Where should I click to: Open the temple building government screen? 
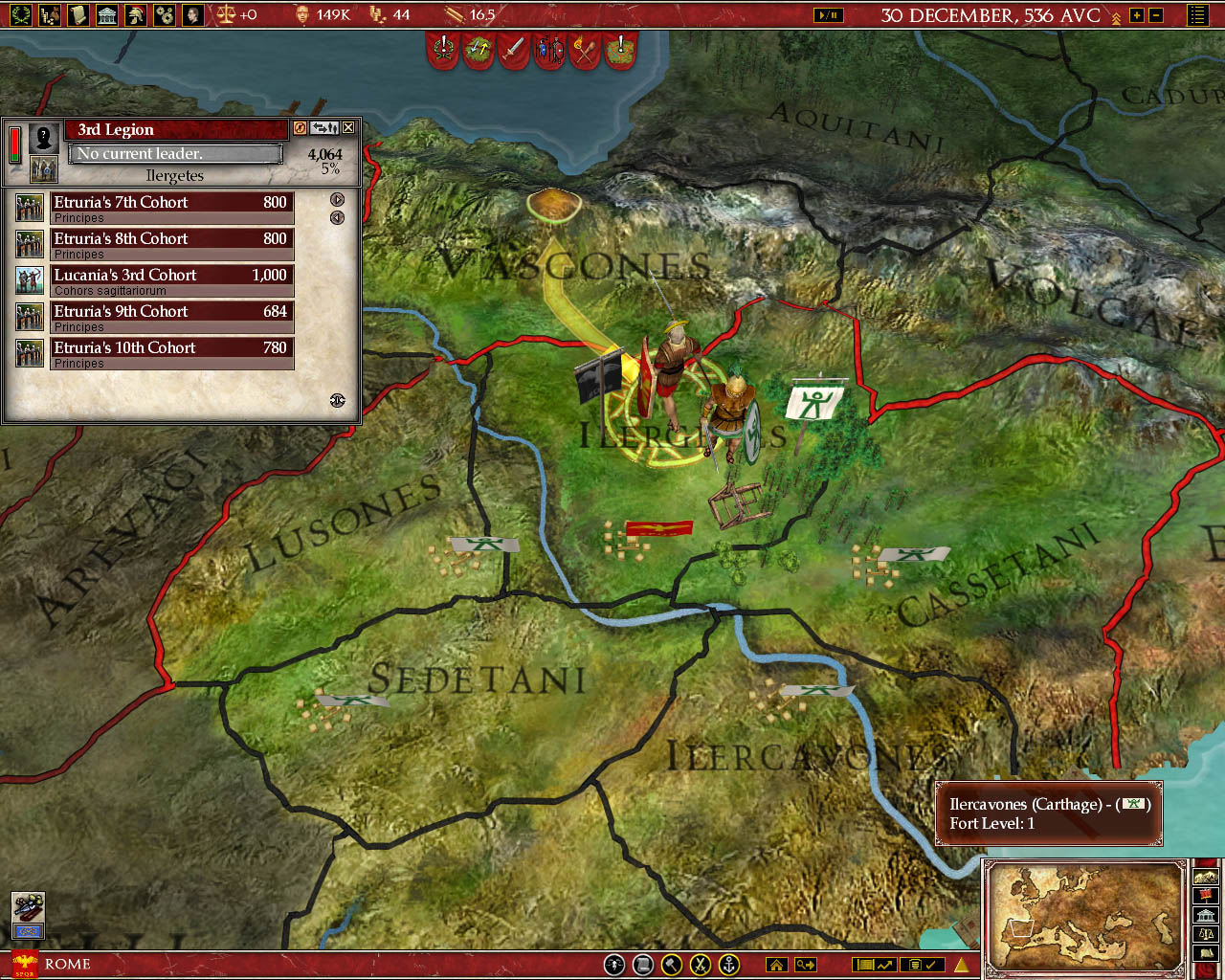click(107, 14)
